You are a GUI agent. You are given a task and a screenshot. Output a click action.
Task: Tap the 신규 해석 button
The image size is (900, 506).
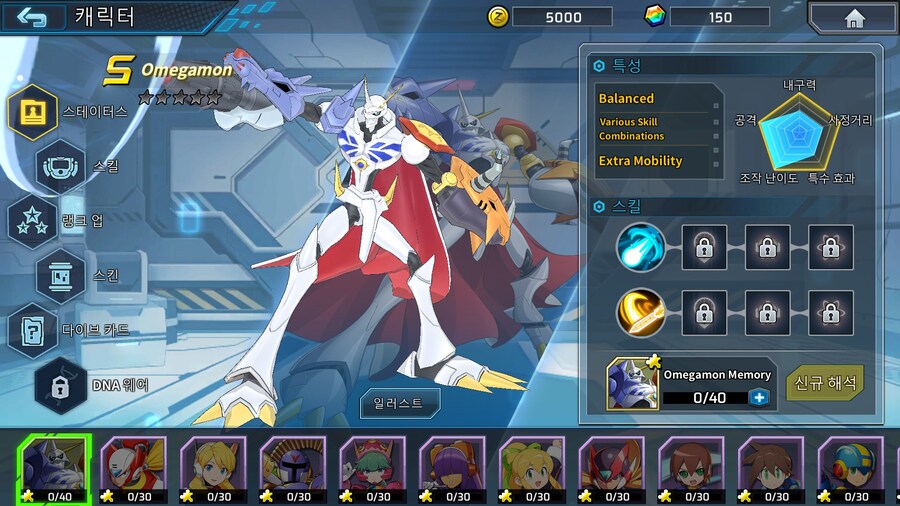[x=825, y=383]
